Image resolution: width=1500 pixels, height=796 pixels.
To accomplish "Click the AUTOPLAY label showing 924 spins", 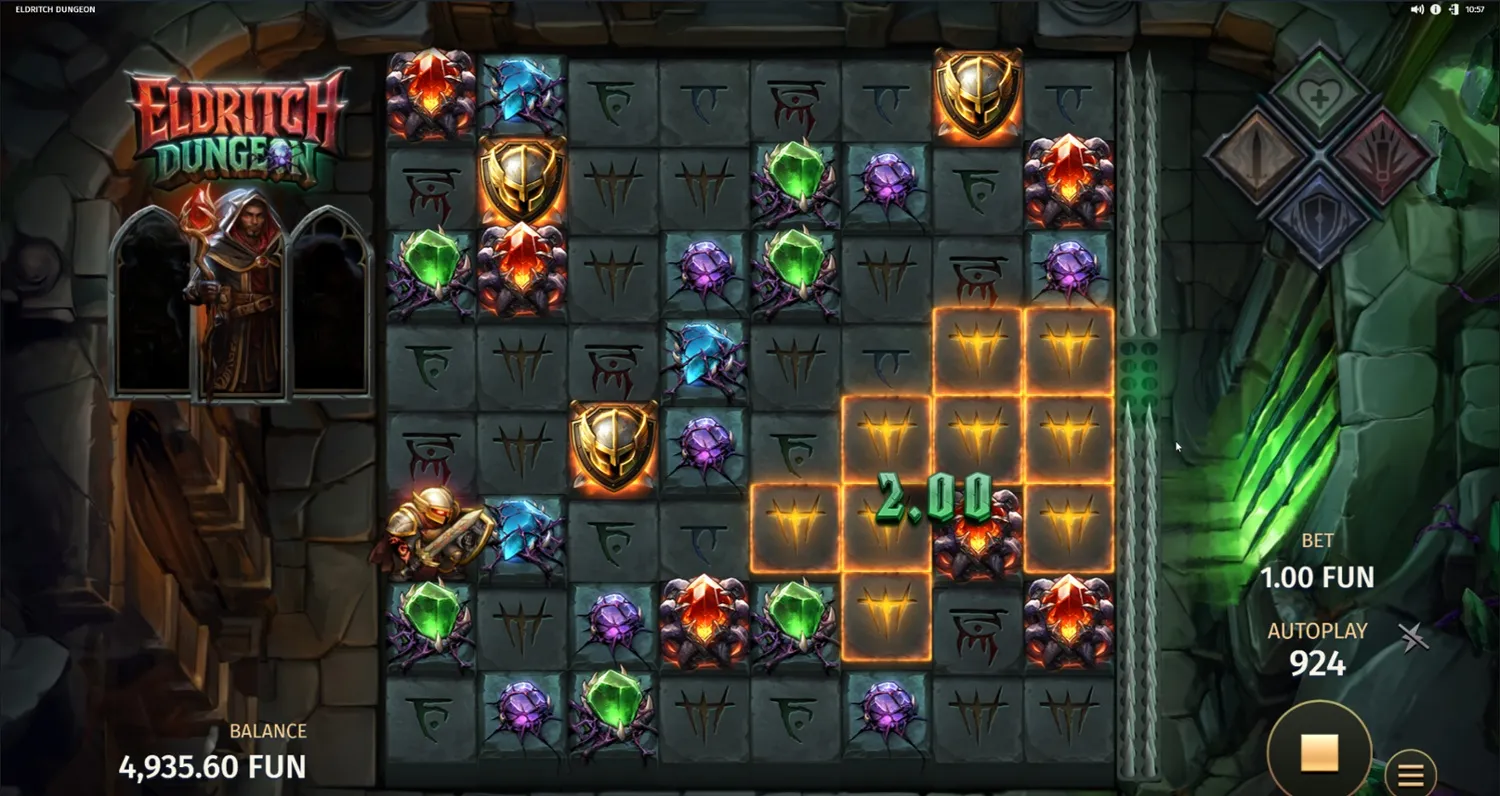I will coord(1318,647).
